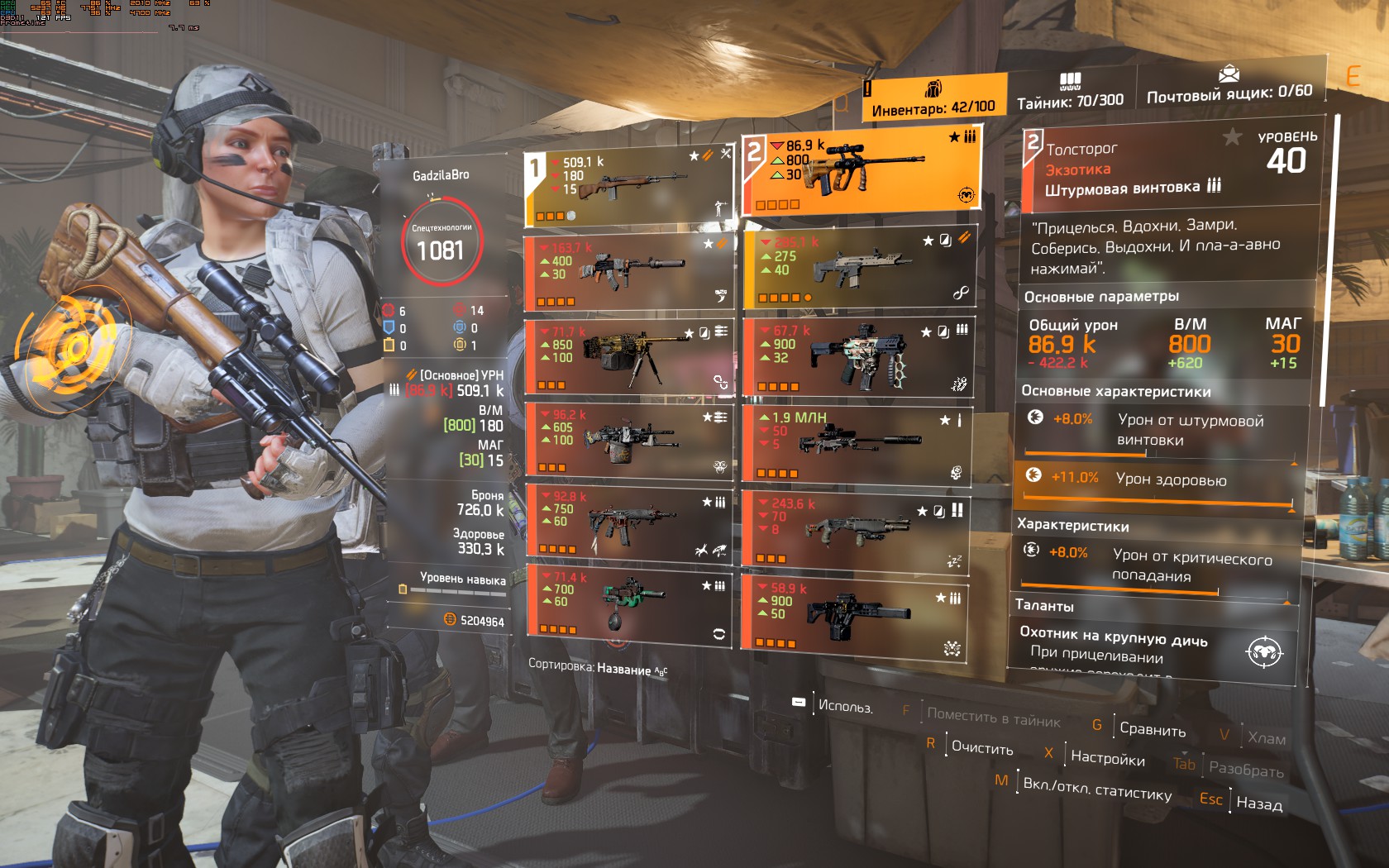Select the 509.1 k rifle weapon tile
Screen dimensions: 1389x868
pos(628,187)
